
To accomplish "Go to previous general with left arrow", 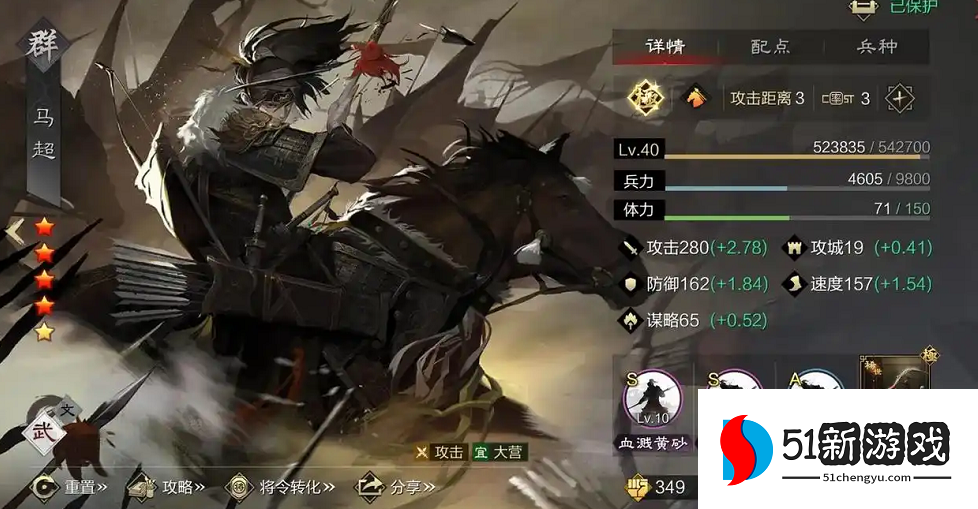I will [x=14, y=232].
